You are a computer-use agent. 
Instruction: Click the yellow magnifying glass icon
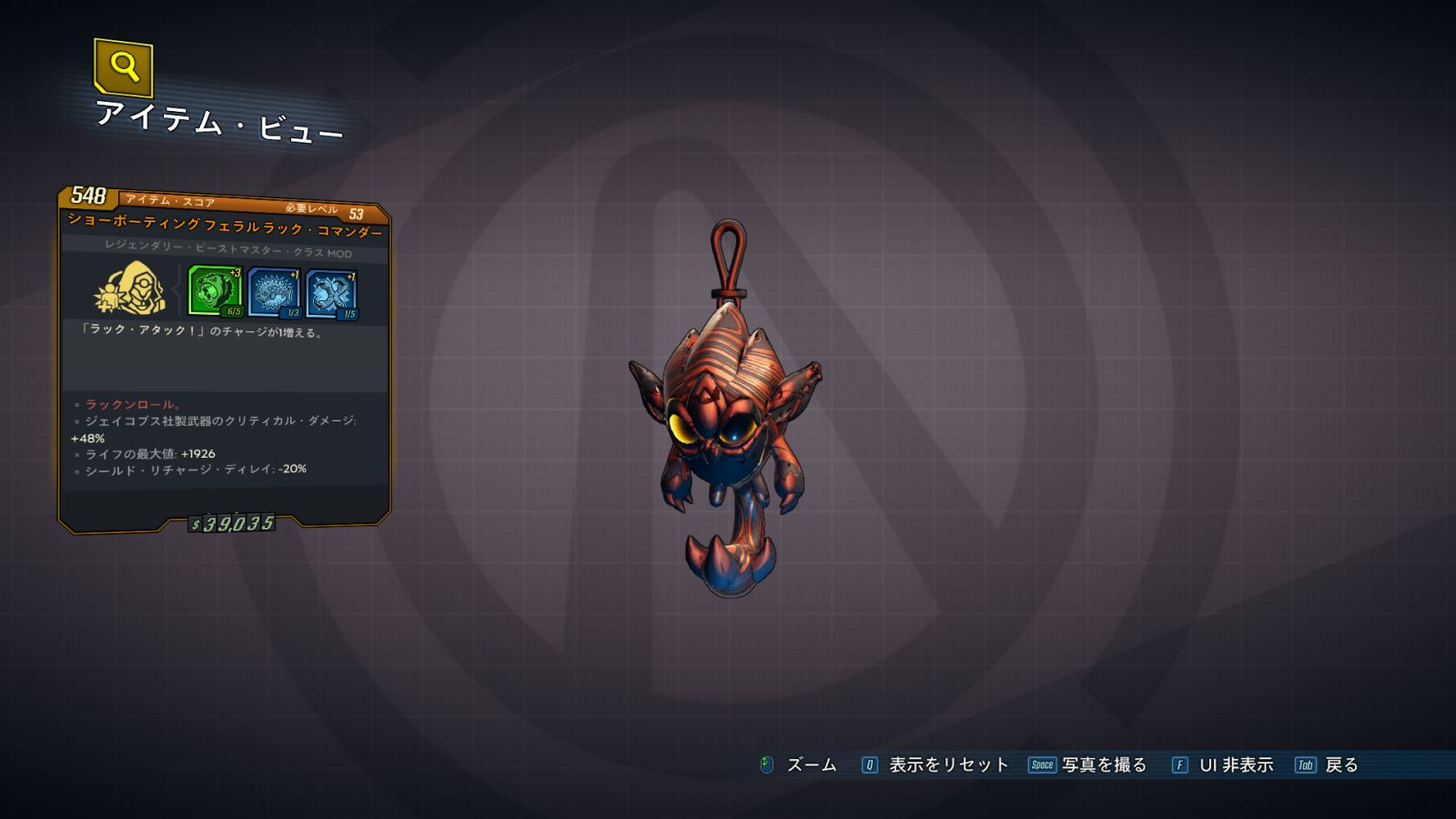[124, 66]
